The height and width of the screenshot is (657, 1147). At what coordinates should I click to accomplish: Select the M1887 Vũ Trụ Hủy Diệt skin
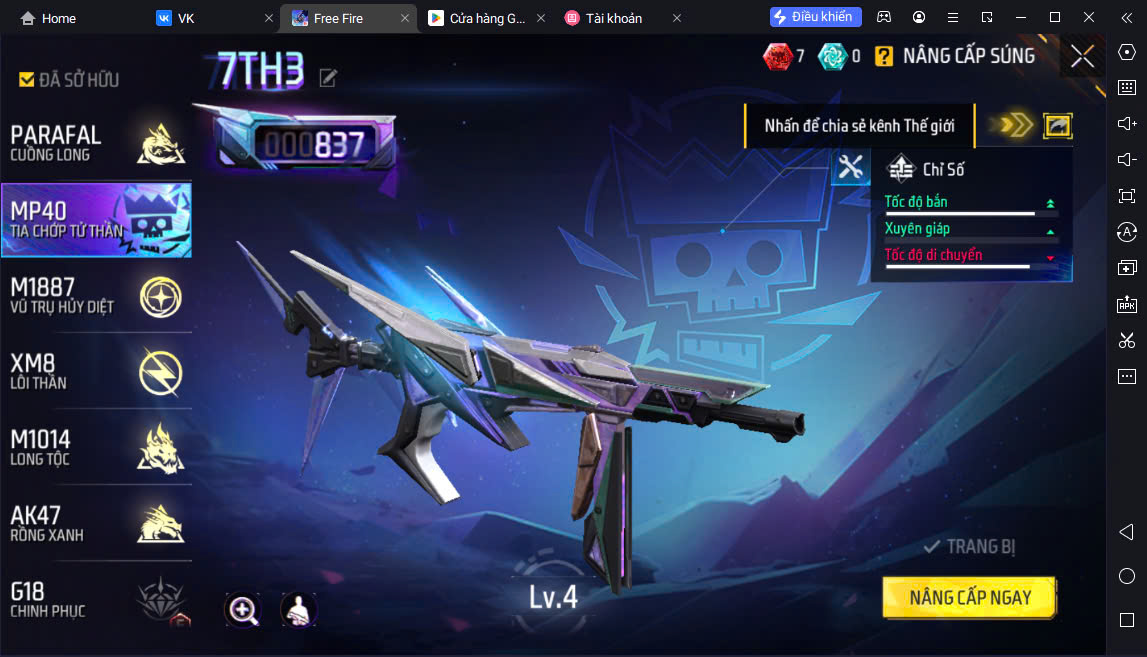point(96,296)
